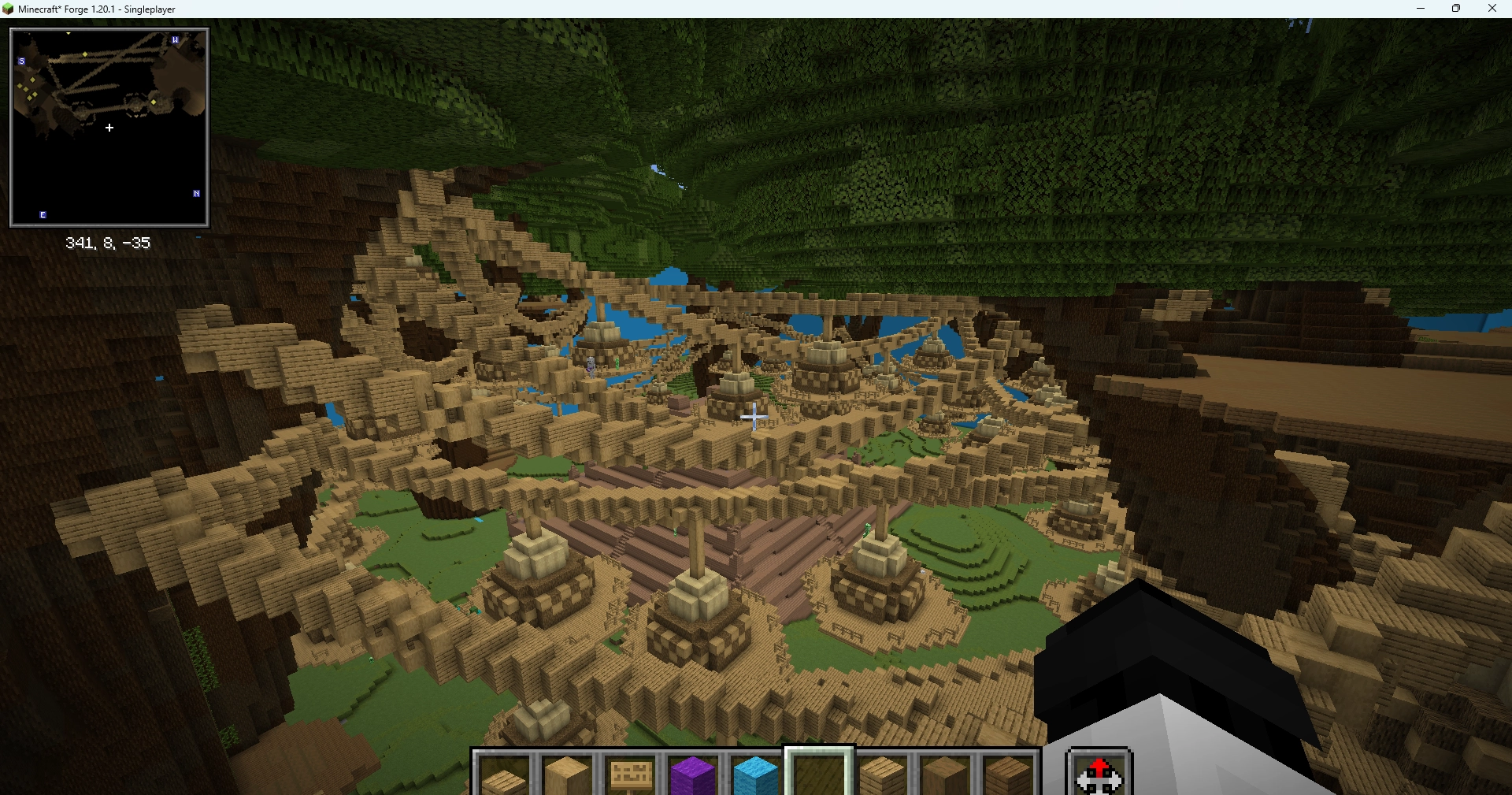The image size is (1512, 795).
Task: Select the light blue wool block item
Action: coord(754,776)
